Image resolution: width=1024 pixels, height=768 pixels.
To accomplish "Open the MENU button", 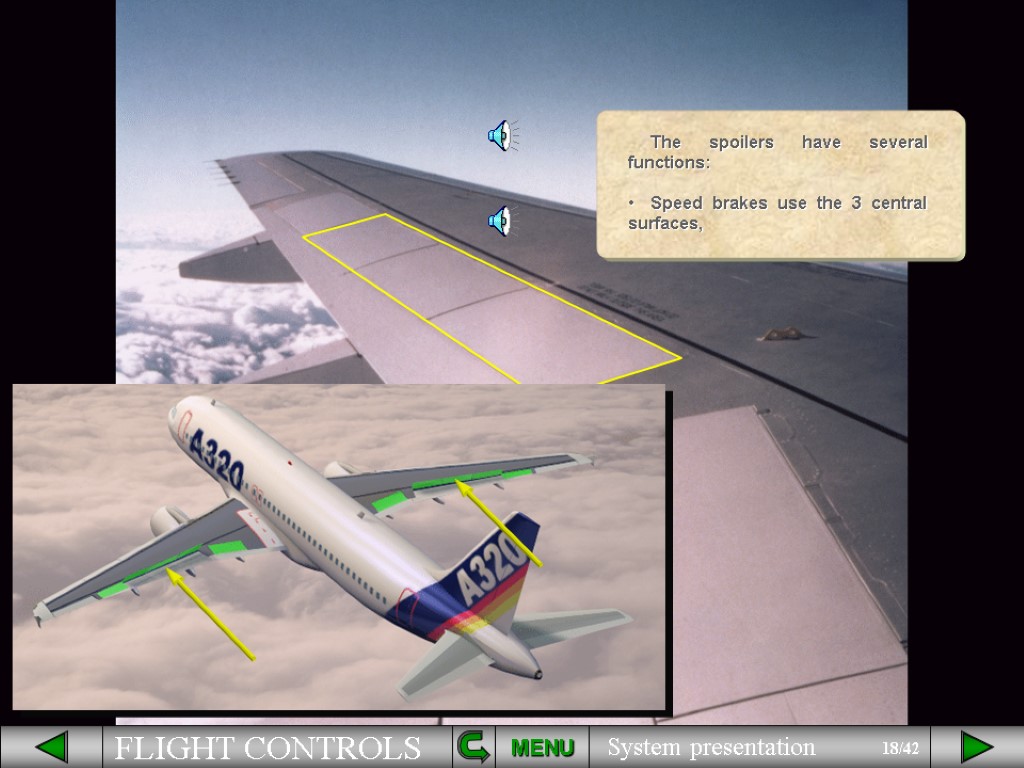I will [542, 747].
